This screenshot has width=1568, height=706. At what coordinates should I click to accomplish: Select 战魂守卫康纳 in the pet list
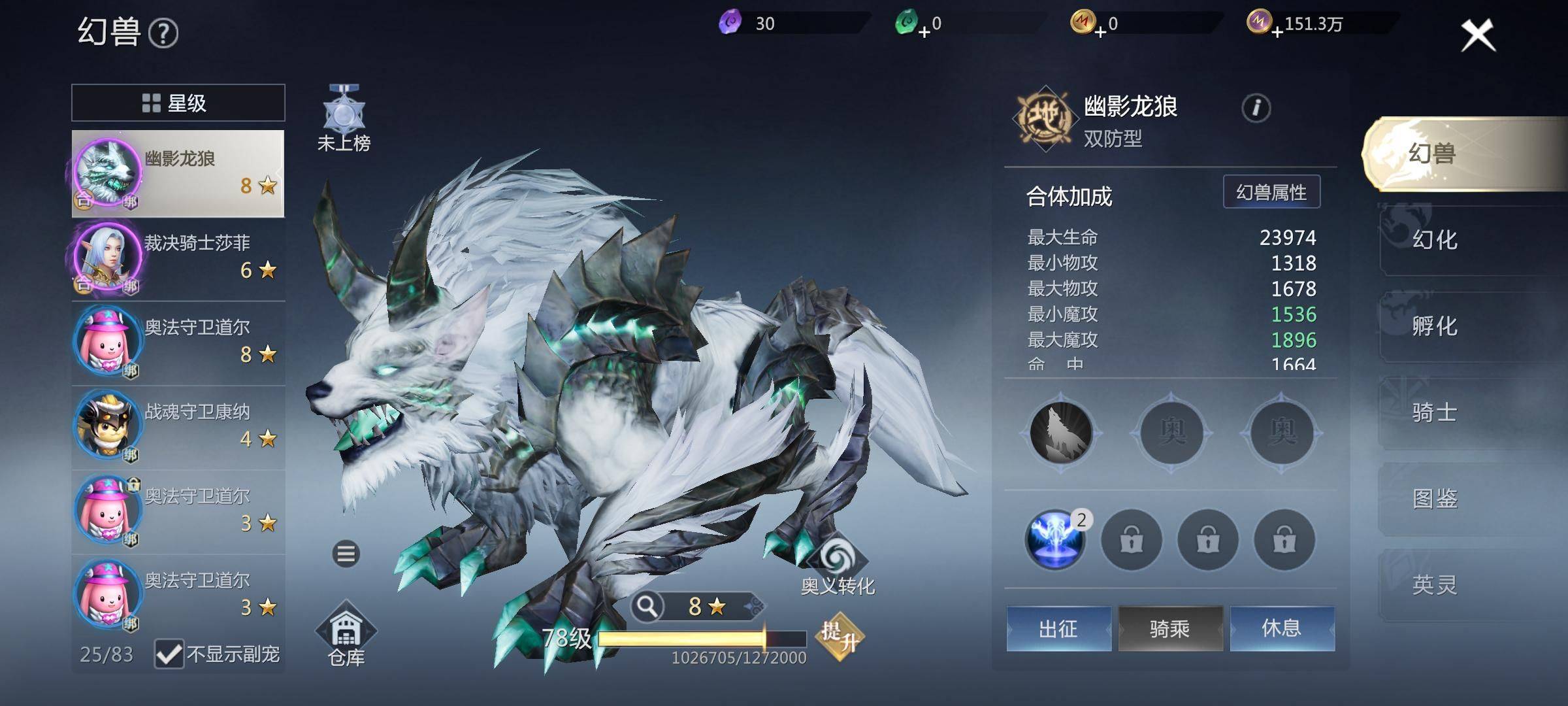(x=178, y=428)
